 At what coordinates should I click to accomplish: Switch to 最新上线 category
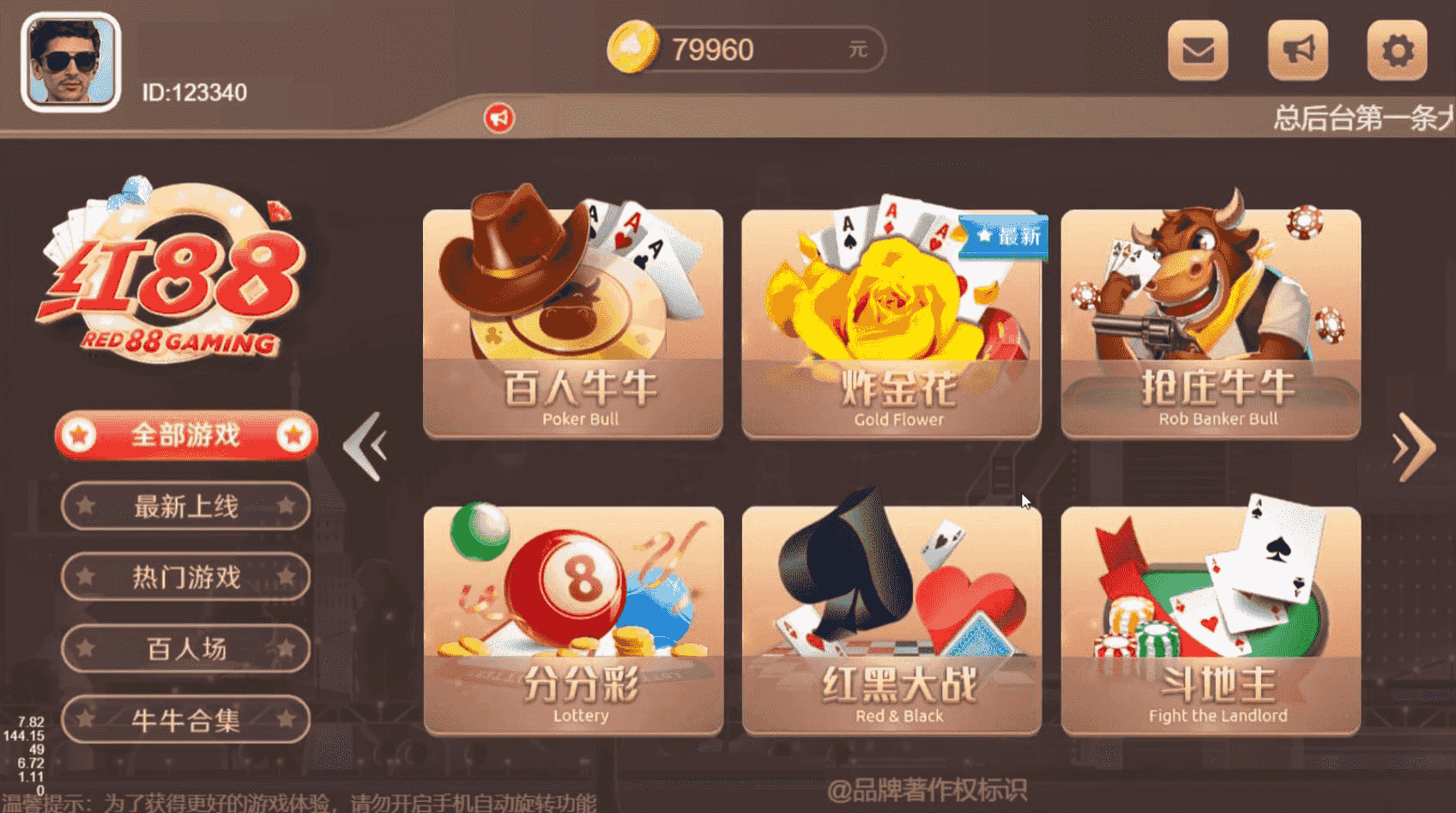184,506
